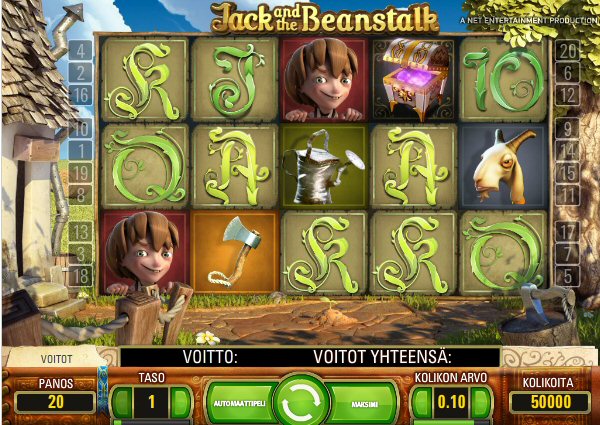Open the Voitot paytable tab
Viewport: 600px width, 425px height.
54,357
